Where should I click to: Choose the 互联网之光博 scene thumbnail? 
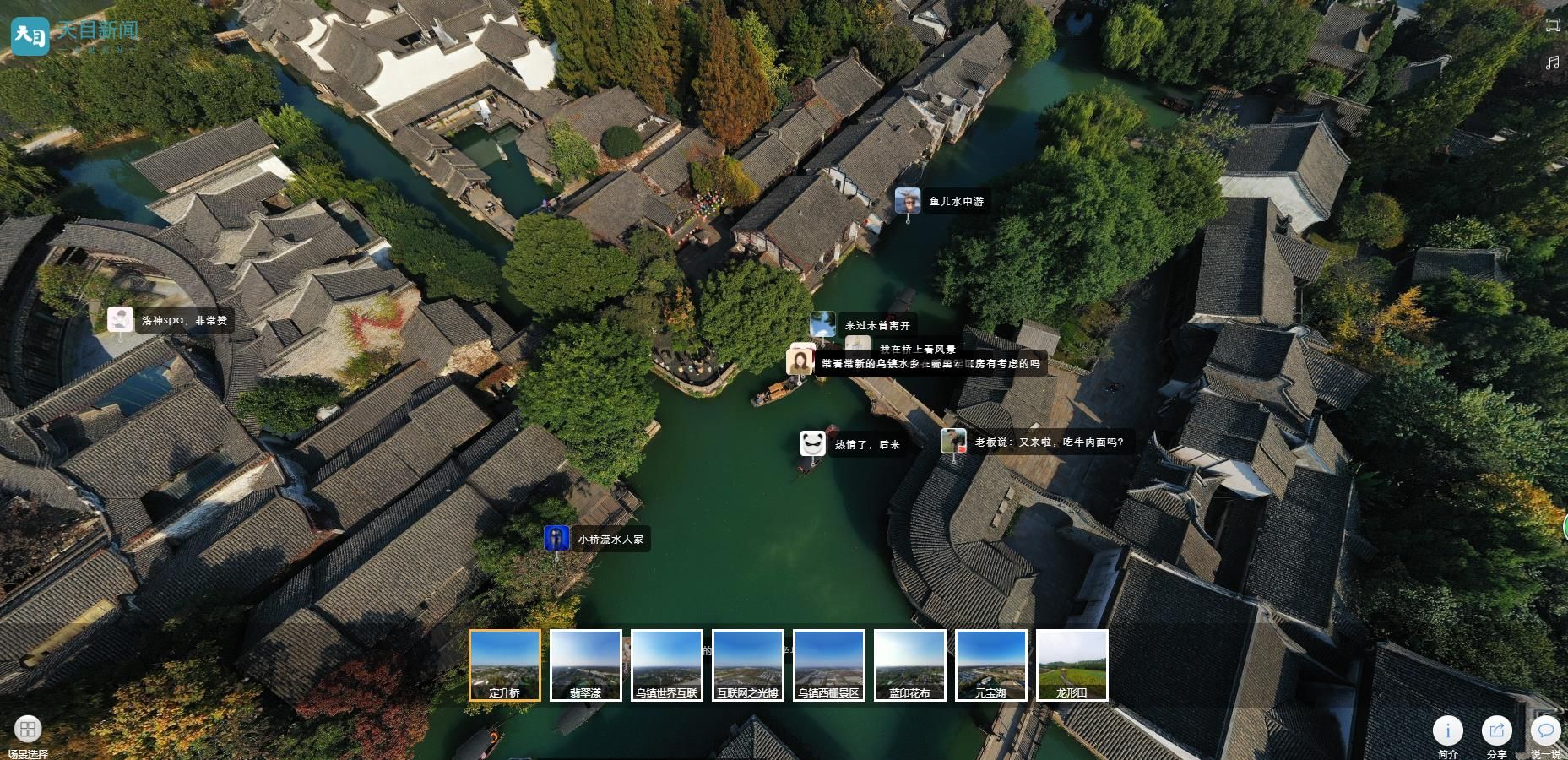[748, 665]
